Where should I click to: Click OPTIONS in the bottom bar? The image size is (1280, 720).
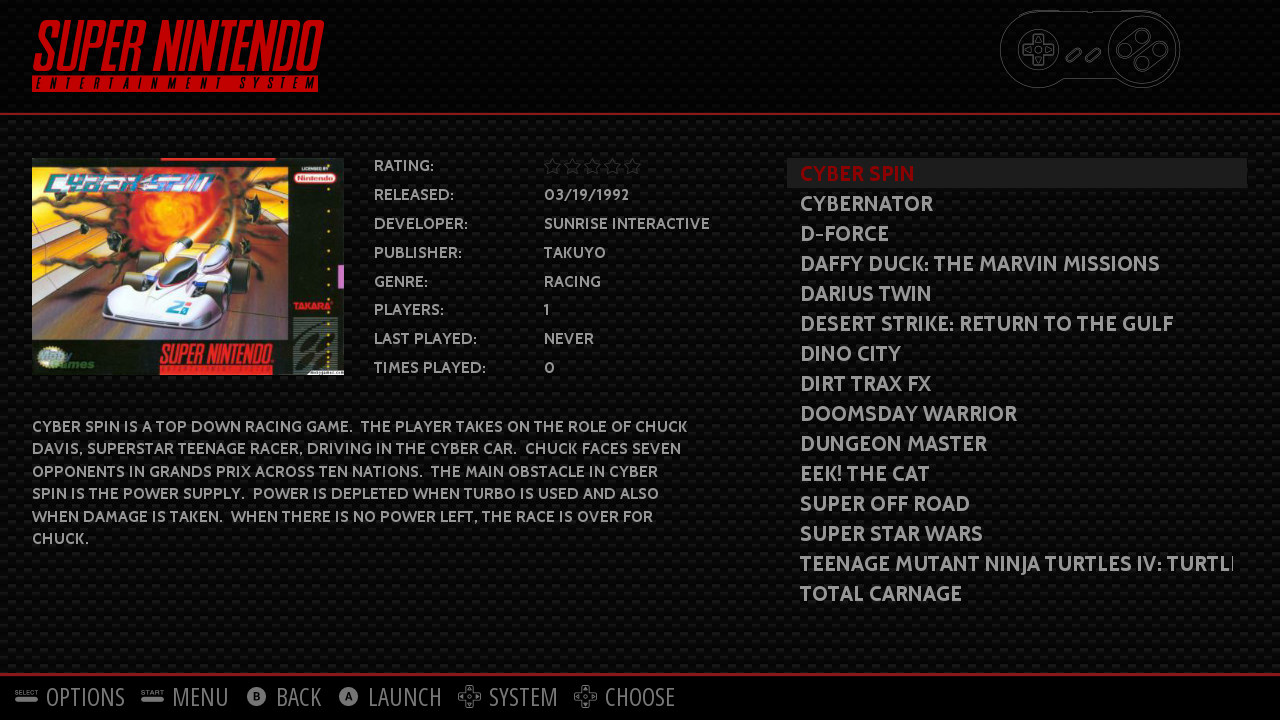(85, 696)
